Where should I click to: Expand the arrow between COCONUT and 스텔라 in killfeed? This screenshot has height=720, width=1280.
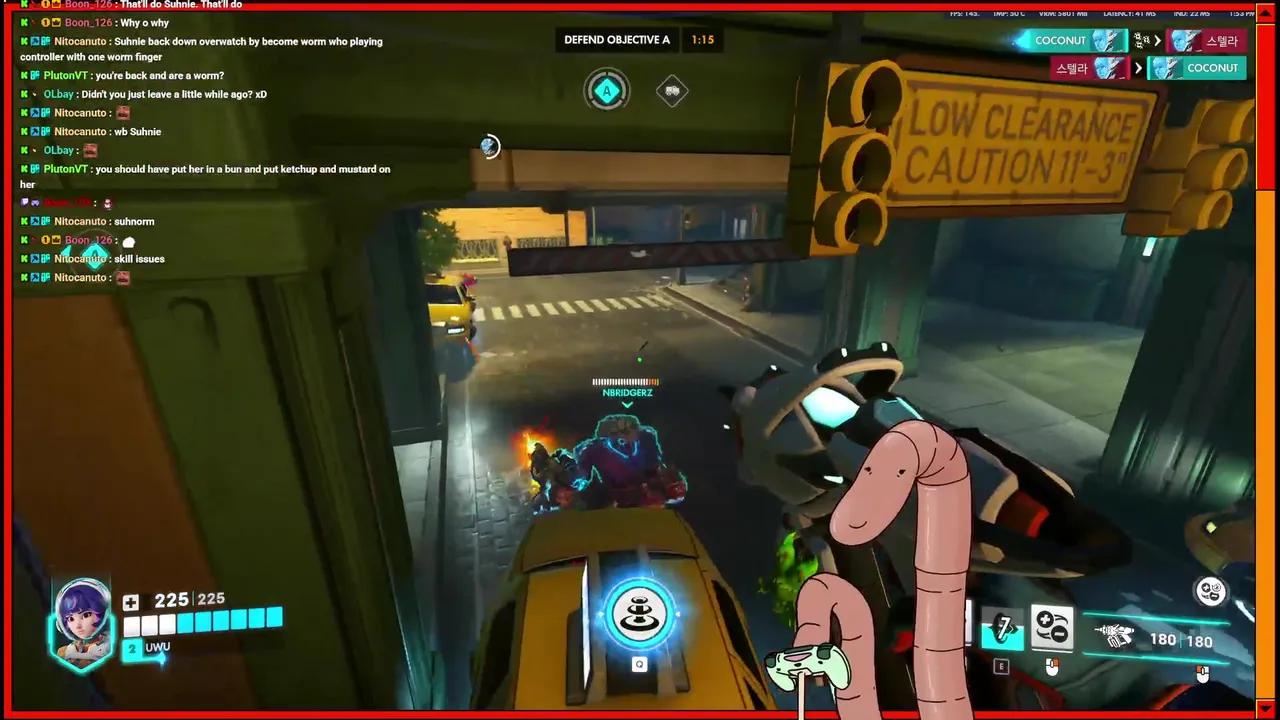coord(1158,40)
